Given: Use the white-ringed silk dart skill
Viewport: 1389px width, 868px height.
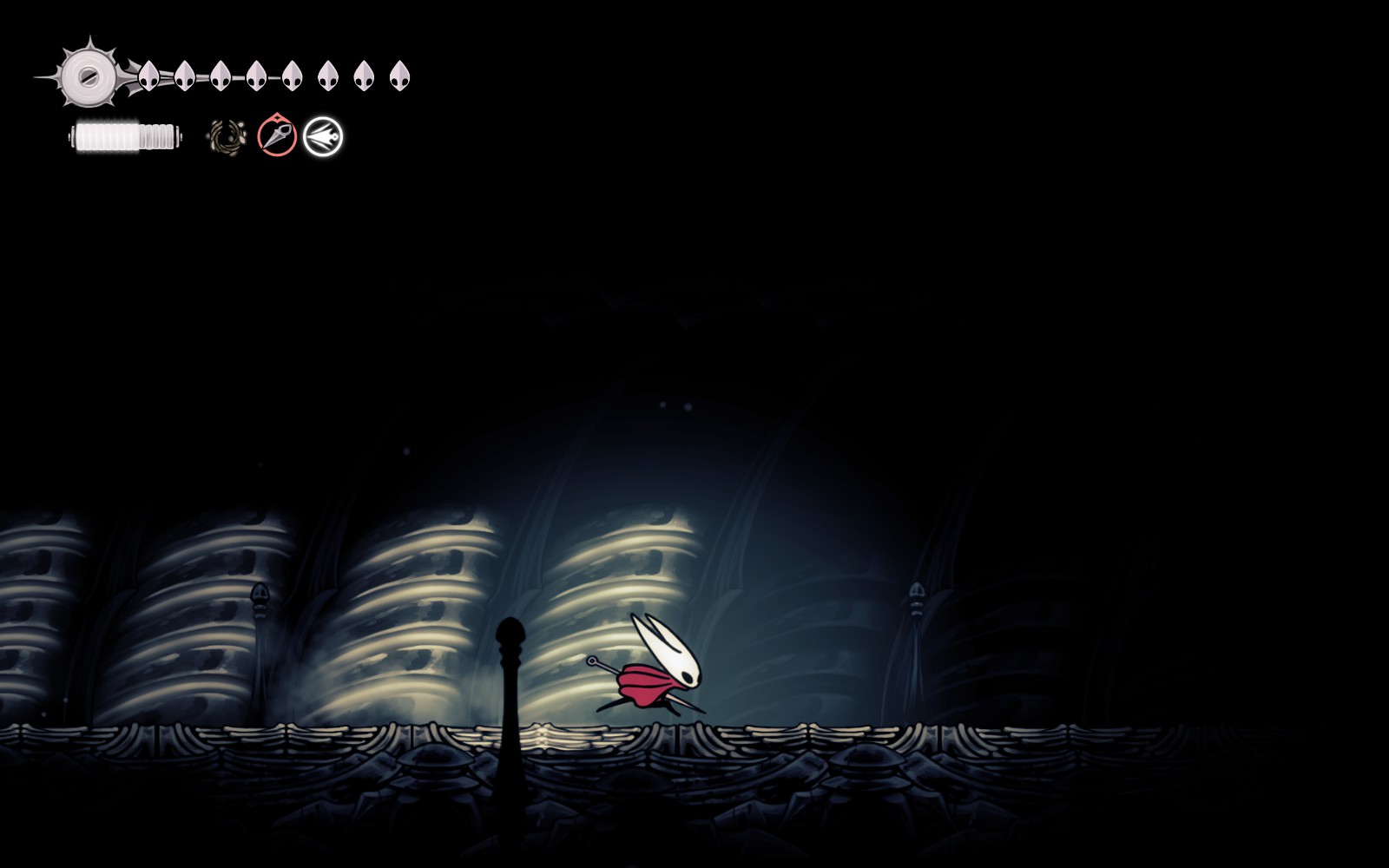Looking at the screenshot, I should pyautogui.click(x=323, y=137).
